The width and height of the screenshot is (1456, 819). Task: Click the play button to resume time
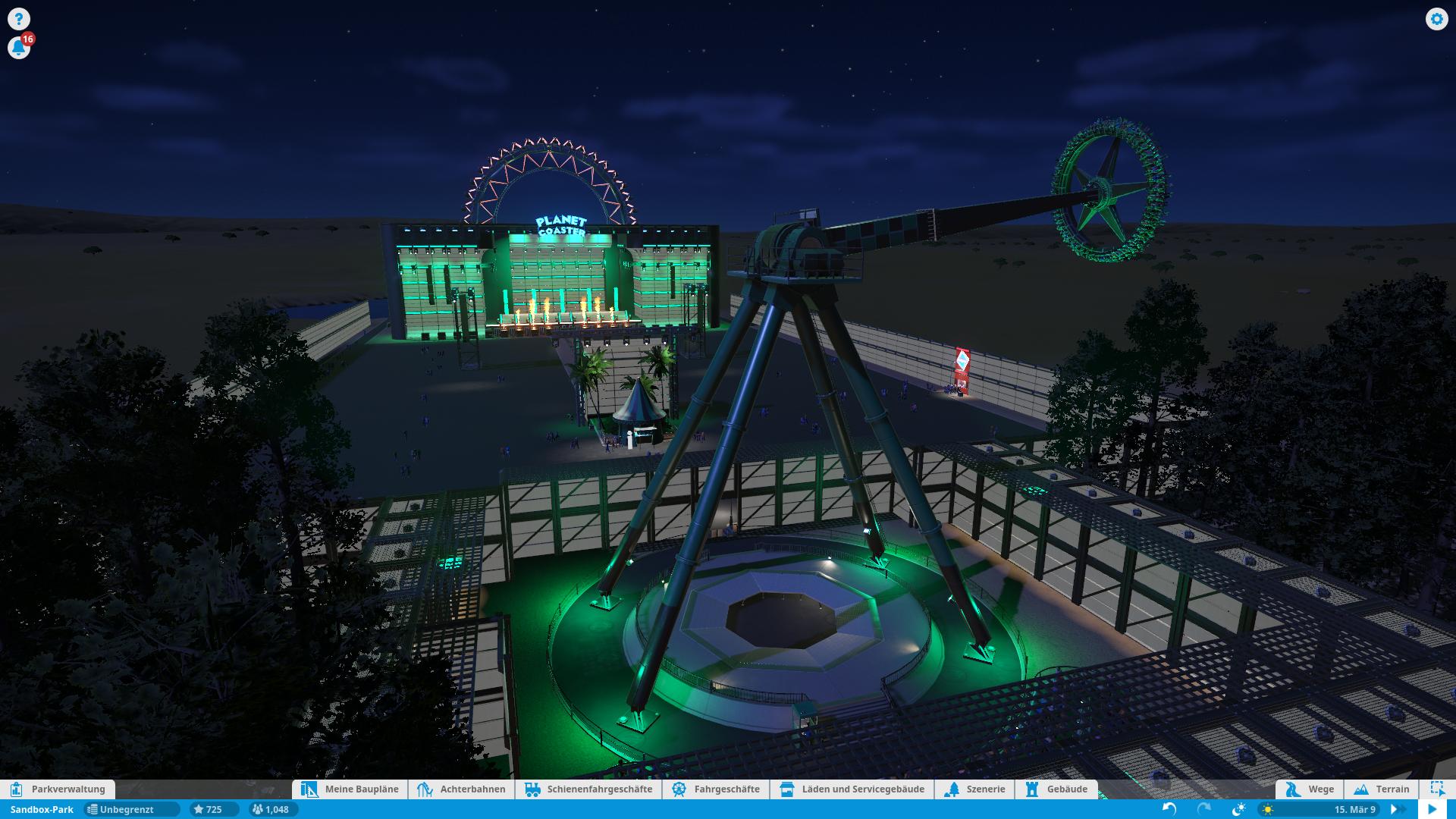pos(1432,809)
